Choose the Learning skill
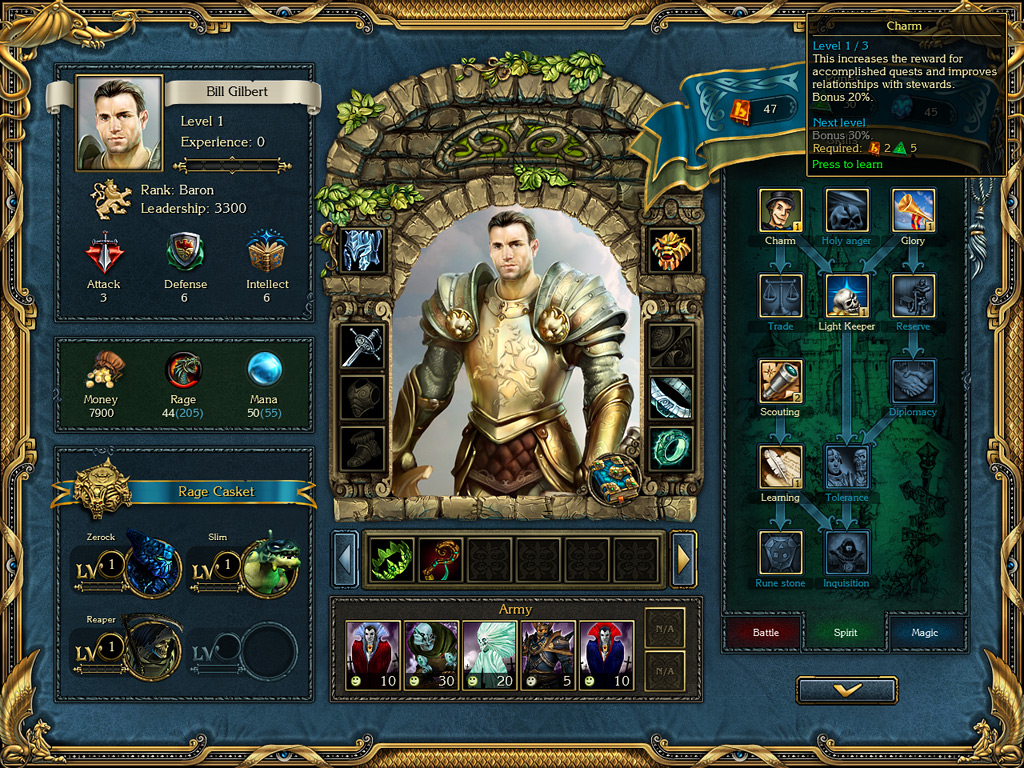This screenshot has height=768, width=1024. (780, 467)
